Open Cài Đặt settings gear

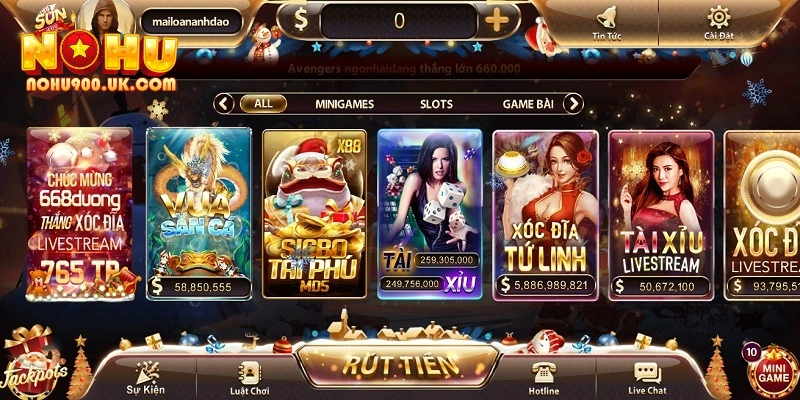(x=718, y=21)
